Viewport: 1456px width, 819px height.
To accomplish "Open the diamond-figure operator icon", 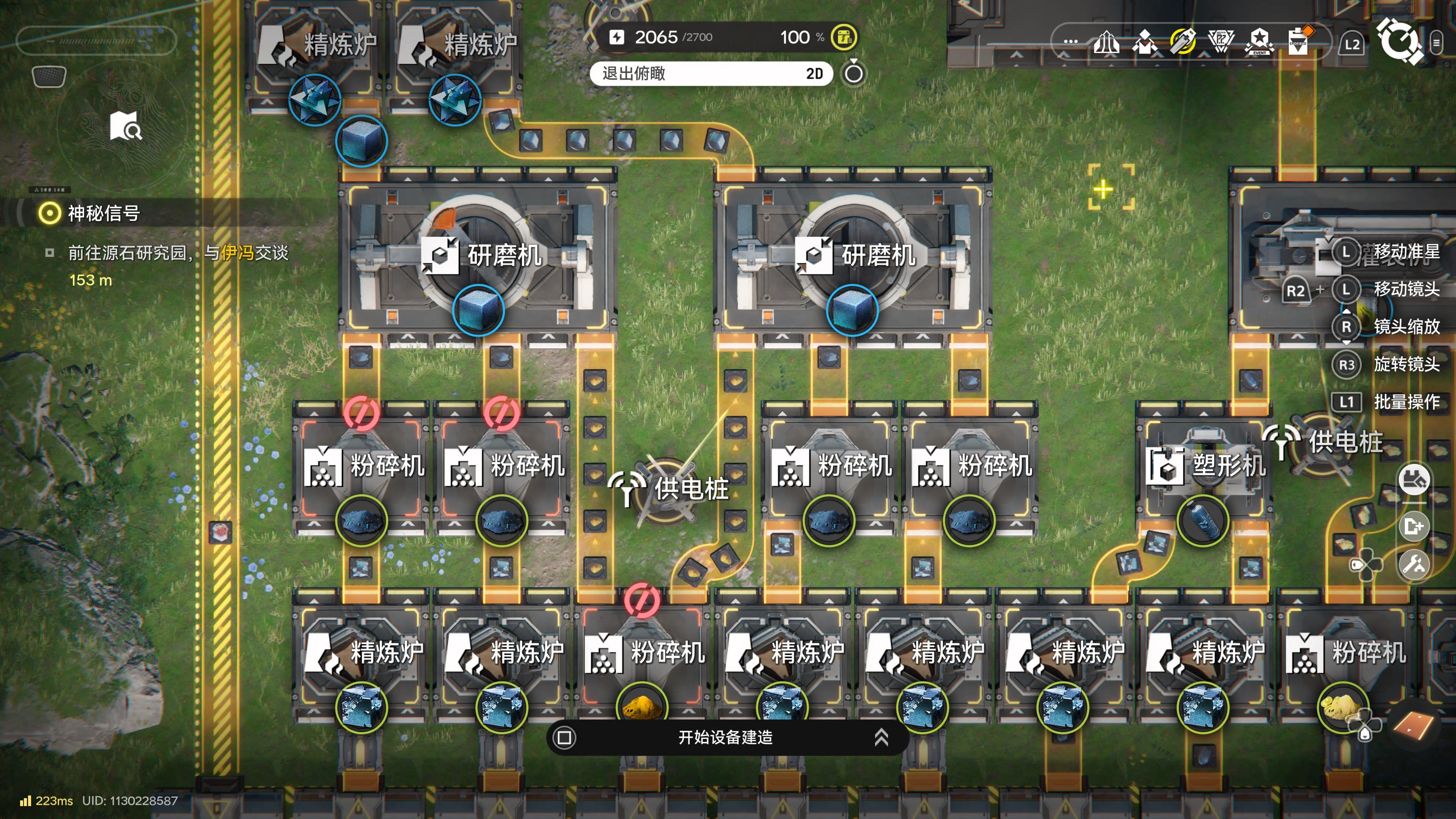I will [x=1145, y=42].
